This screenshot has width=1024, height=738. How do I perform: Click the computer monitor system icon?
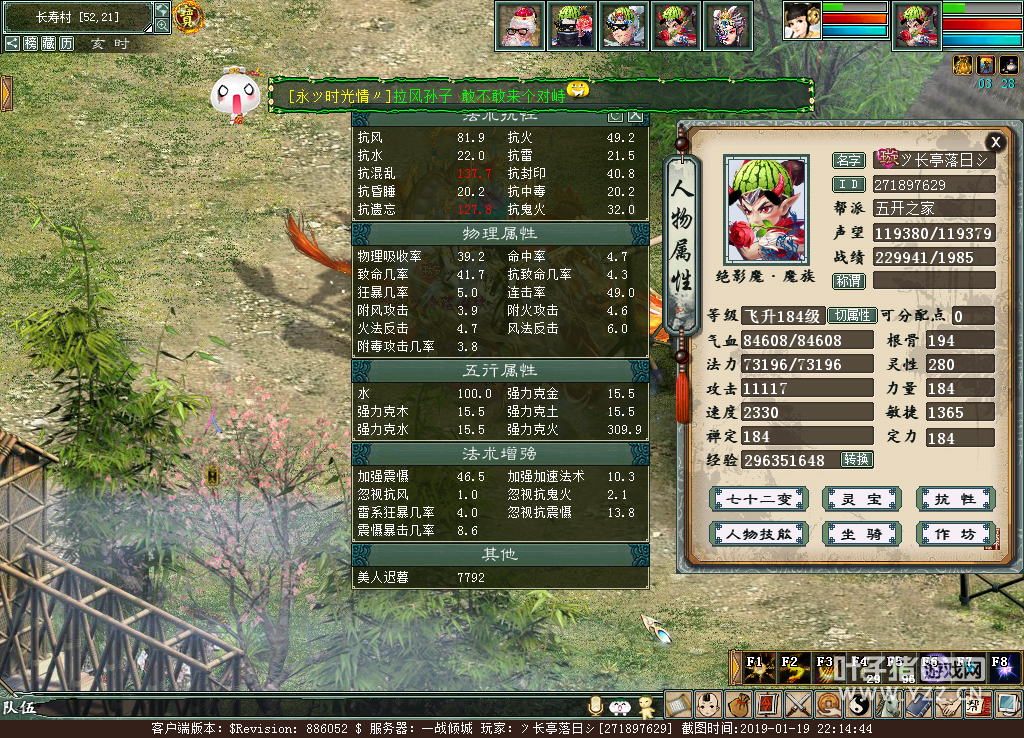click(x=1007, y=705)
